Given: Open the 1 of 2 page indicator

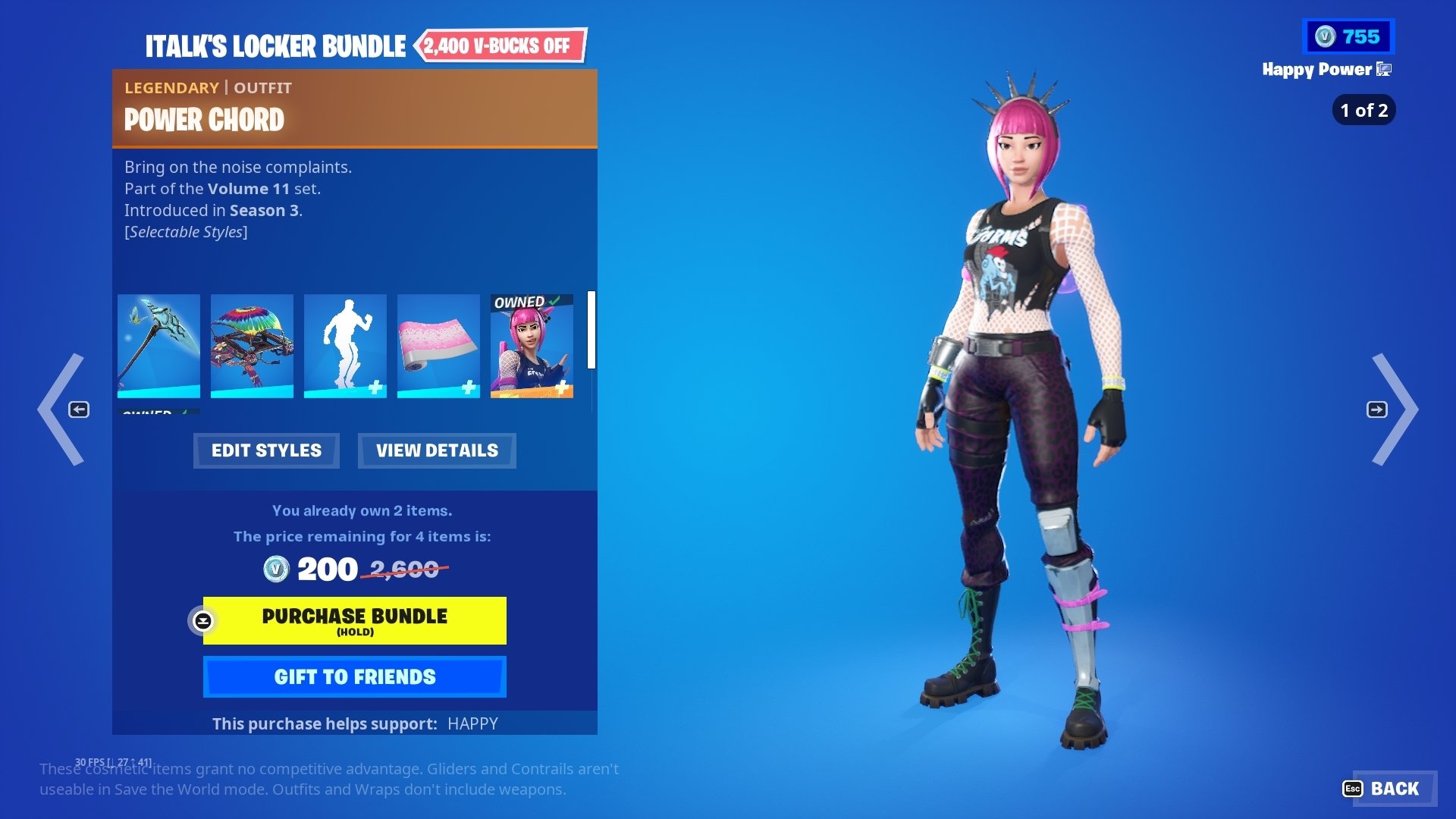Looking at the screenshot, I should pos(1363,110).
